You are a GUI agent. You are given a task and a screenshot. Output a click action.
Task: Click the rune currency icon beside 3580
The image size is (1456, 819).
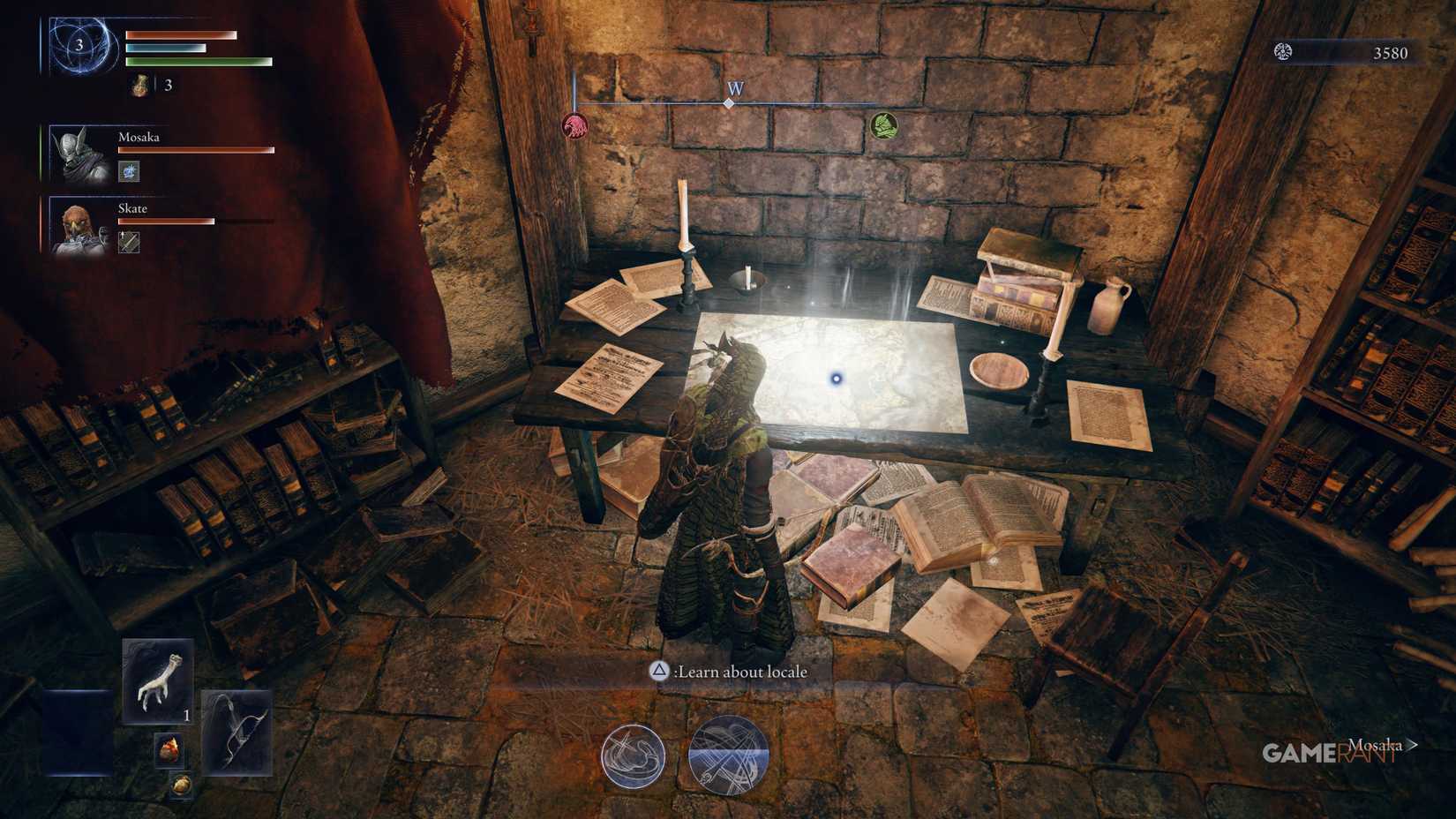click(1281, 53)
